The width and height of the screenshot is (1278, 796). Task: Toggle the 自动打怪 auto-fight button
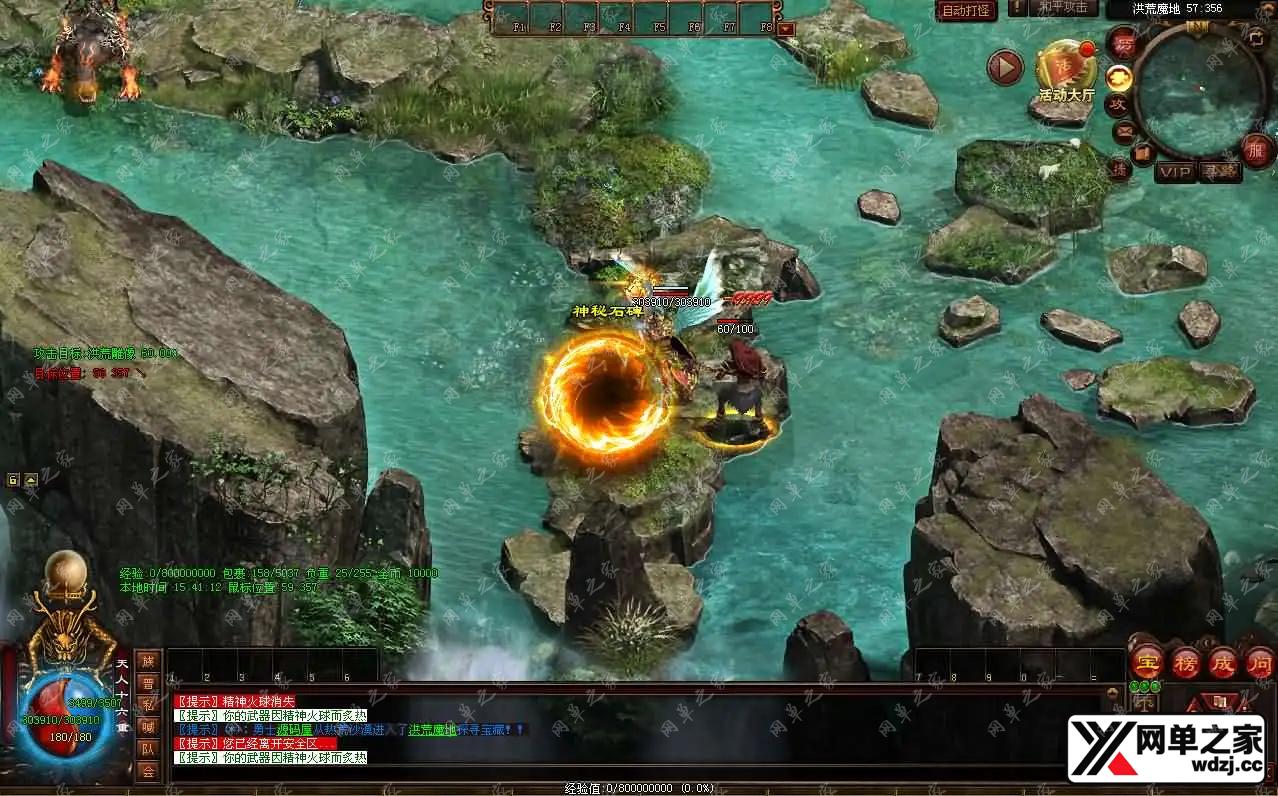[967, 10]
